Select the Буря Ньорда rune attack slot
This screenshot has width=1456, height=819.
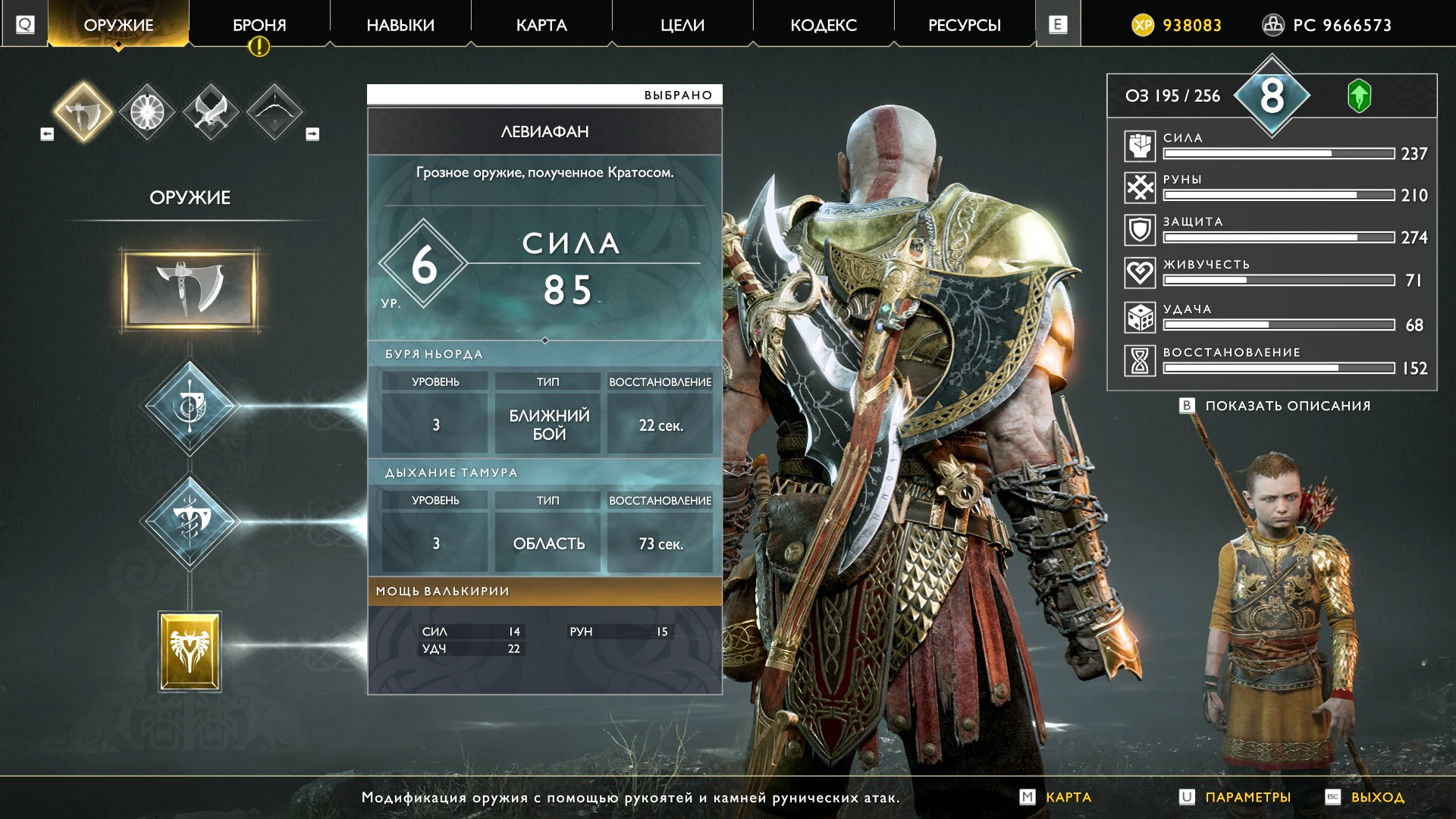pyautogui.click(x=190, y=406)
